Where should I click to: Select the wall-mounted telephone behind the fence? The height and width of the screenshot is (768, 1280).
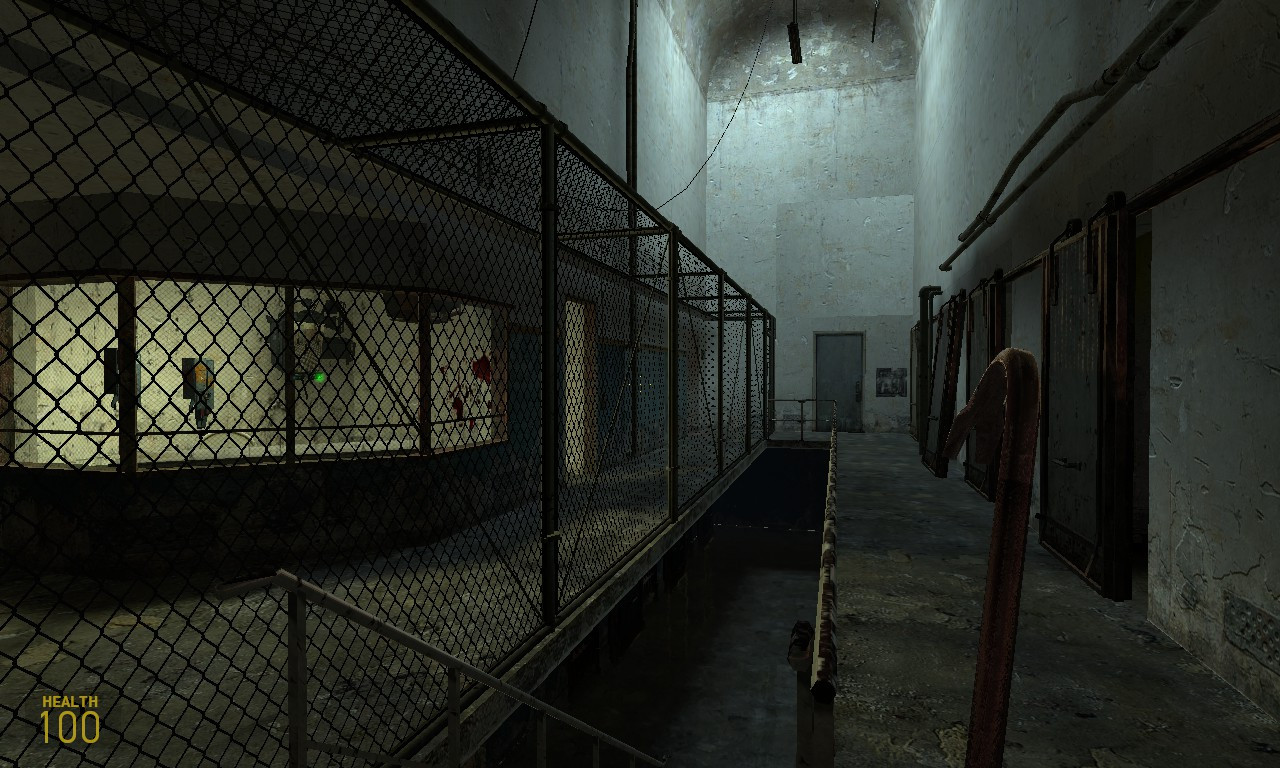198,385
